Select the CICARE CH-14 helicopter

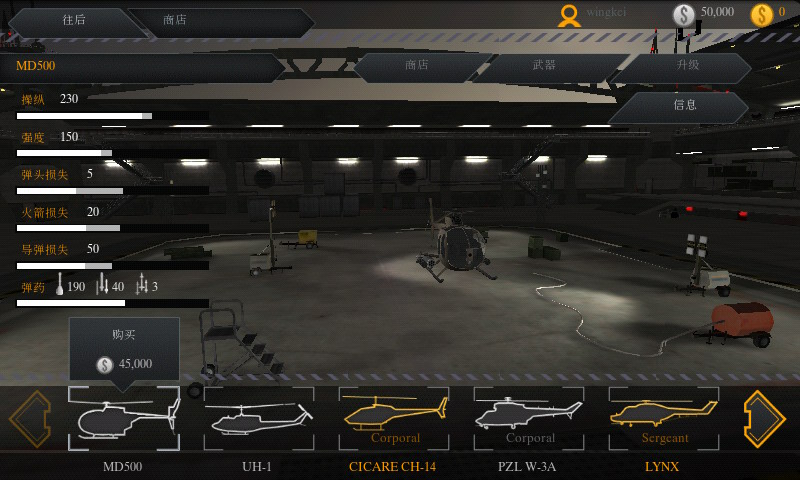393,418
